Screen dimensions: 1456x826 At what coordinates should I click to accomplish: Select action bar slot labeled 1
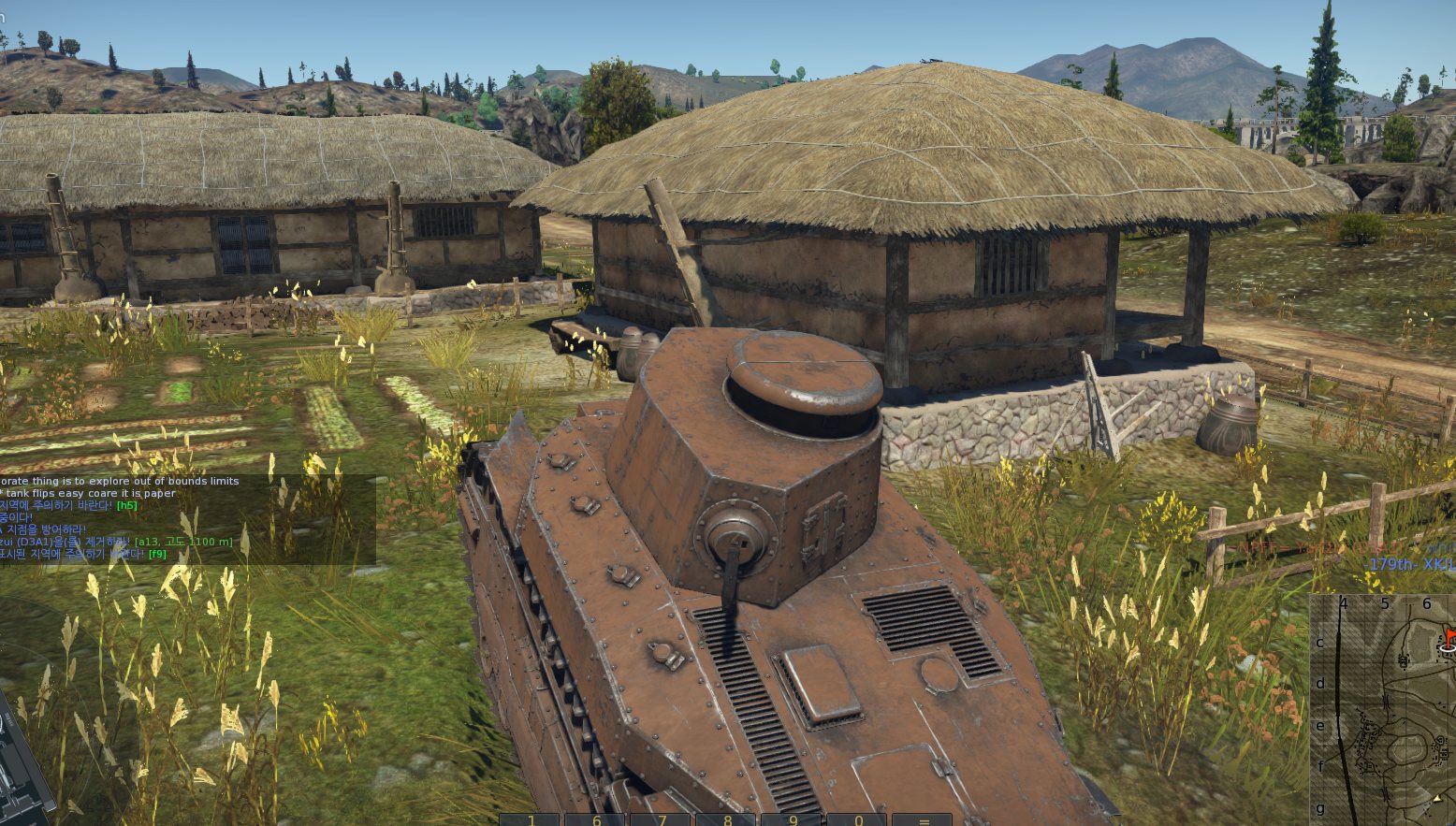[531, 819]
